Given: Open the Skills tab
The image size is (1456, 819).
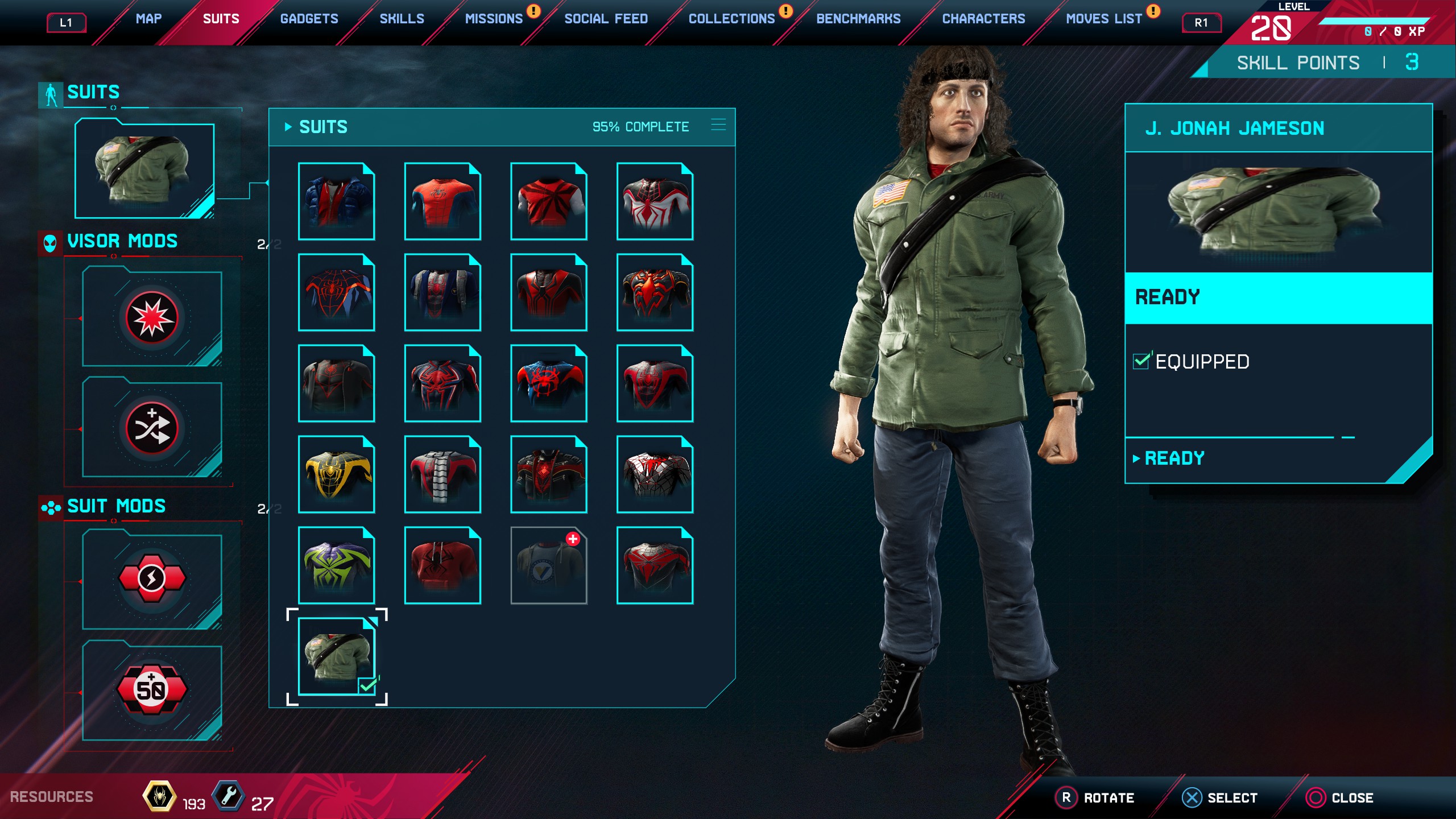Looking at the screenshot, I should [402, 19].
